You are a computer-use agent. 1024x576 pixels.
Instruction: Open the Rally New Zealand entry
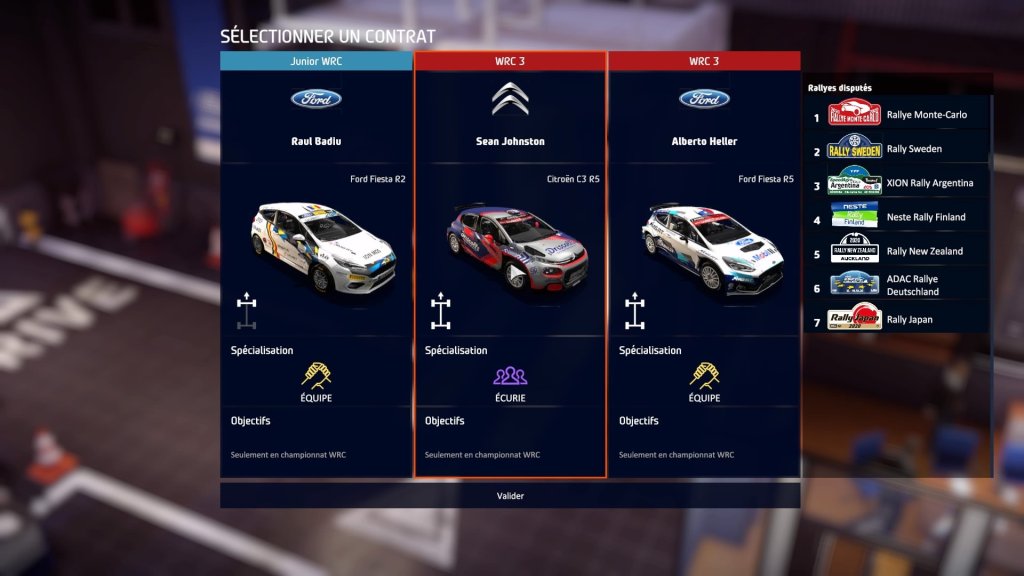coord(900,251)
